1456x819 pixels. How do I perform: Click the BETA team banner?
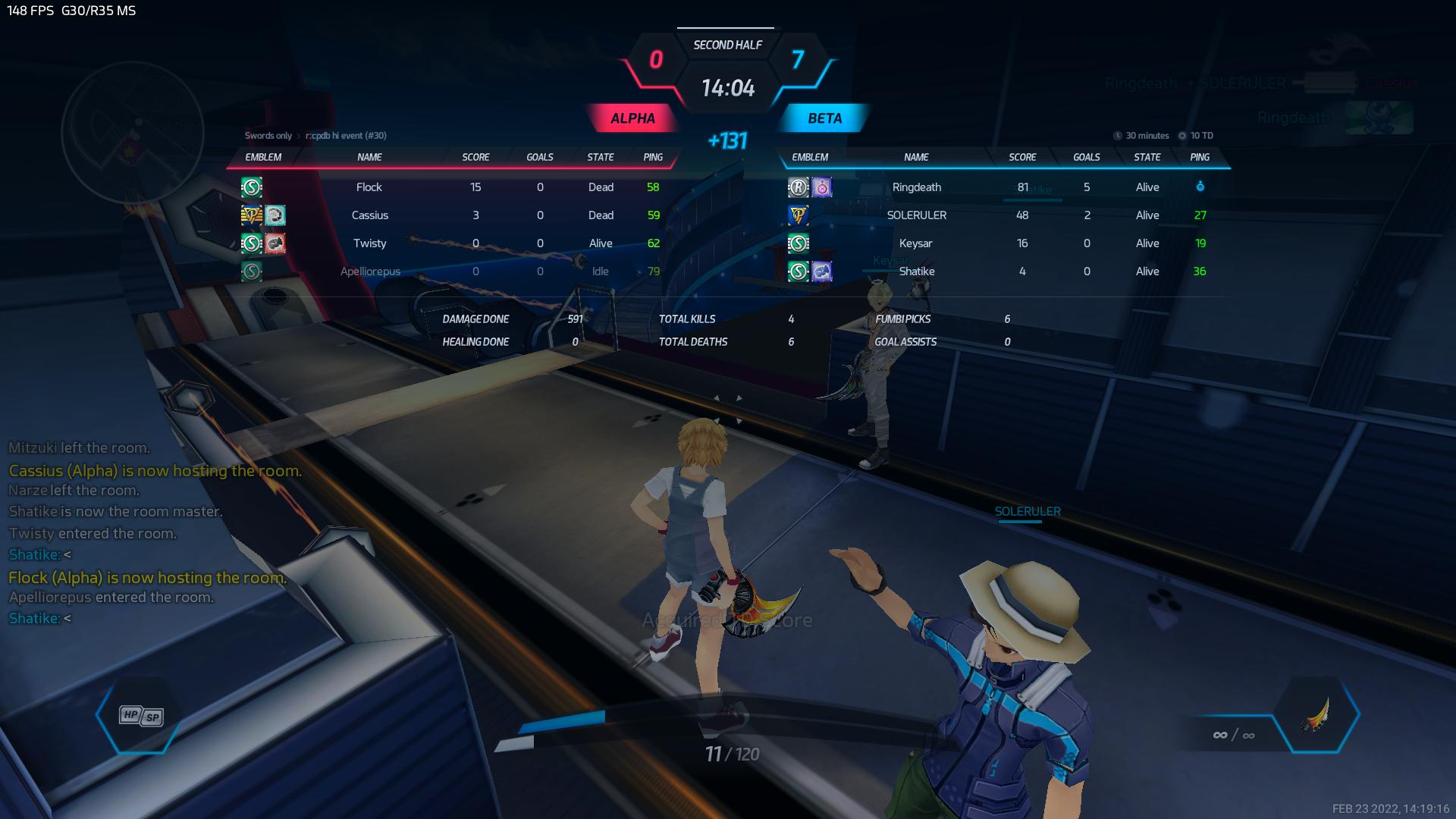pyautogui.click(x=824, y=118)
